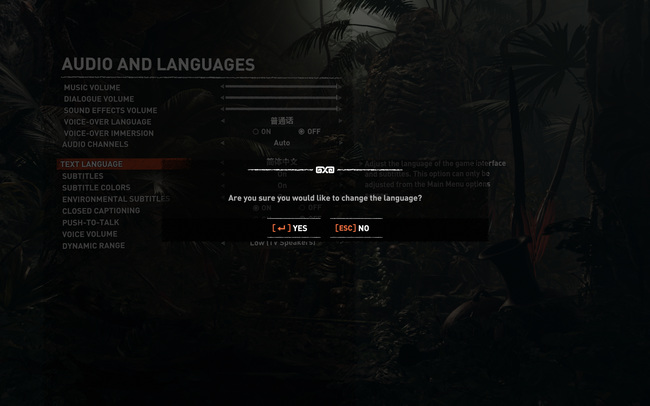
Task: Confirm the language change with YES
Action: coord(290,228)
